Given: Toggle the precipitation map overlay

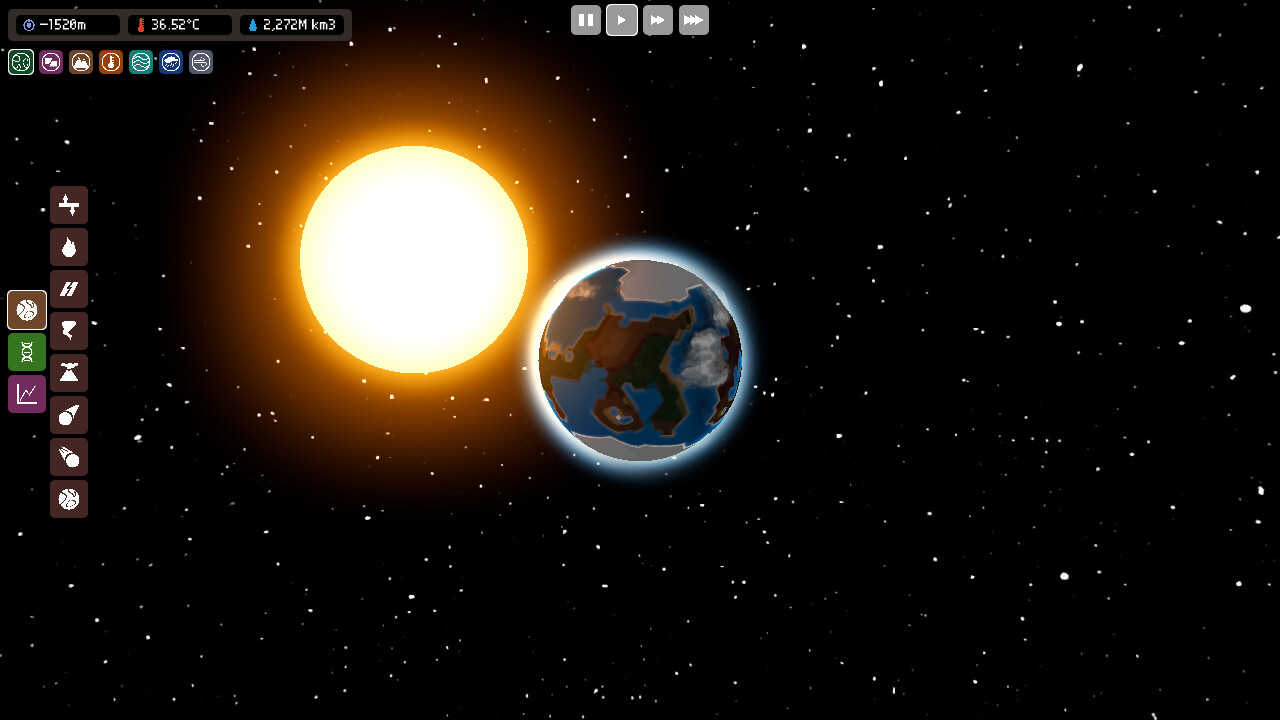Looking at the screenshot, I should pos(170,62).
